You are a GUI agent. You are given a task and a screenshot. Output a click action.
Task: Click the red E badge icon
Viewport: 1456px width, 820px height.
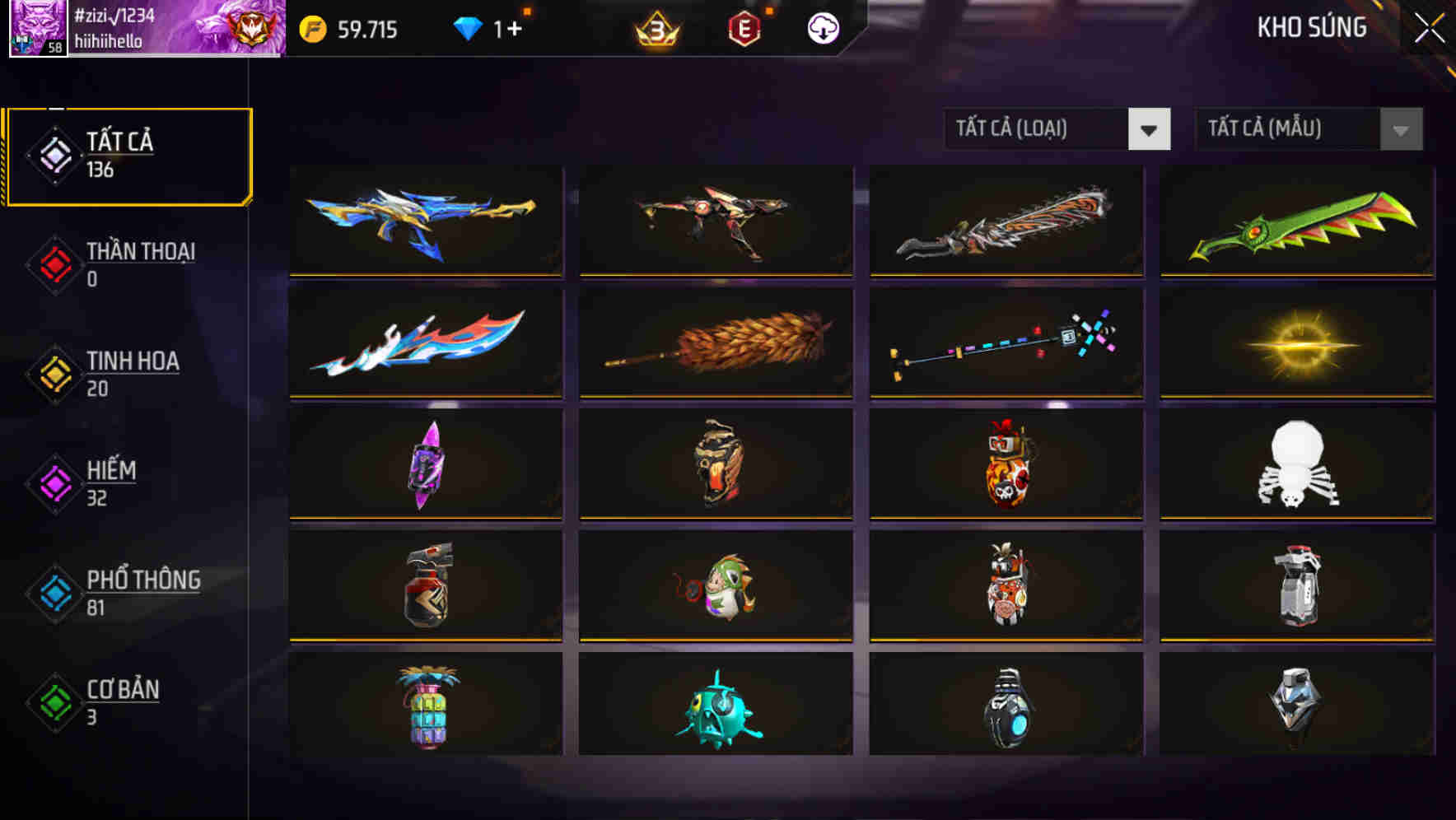[x=745, y=29]
